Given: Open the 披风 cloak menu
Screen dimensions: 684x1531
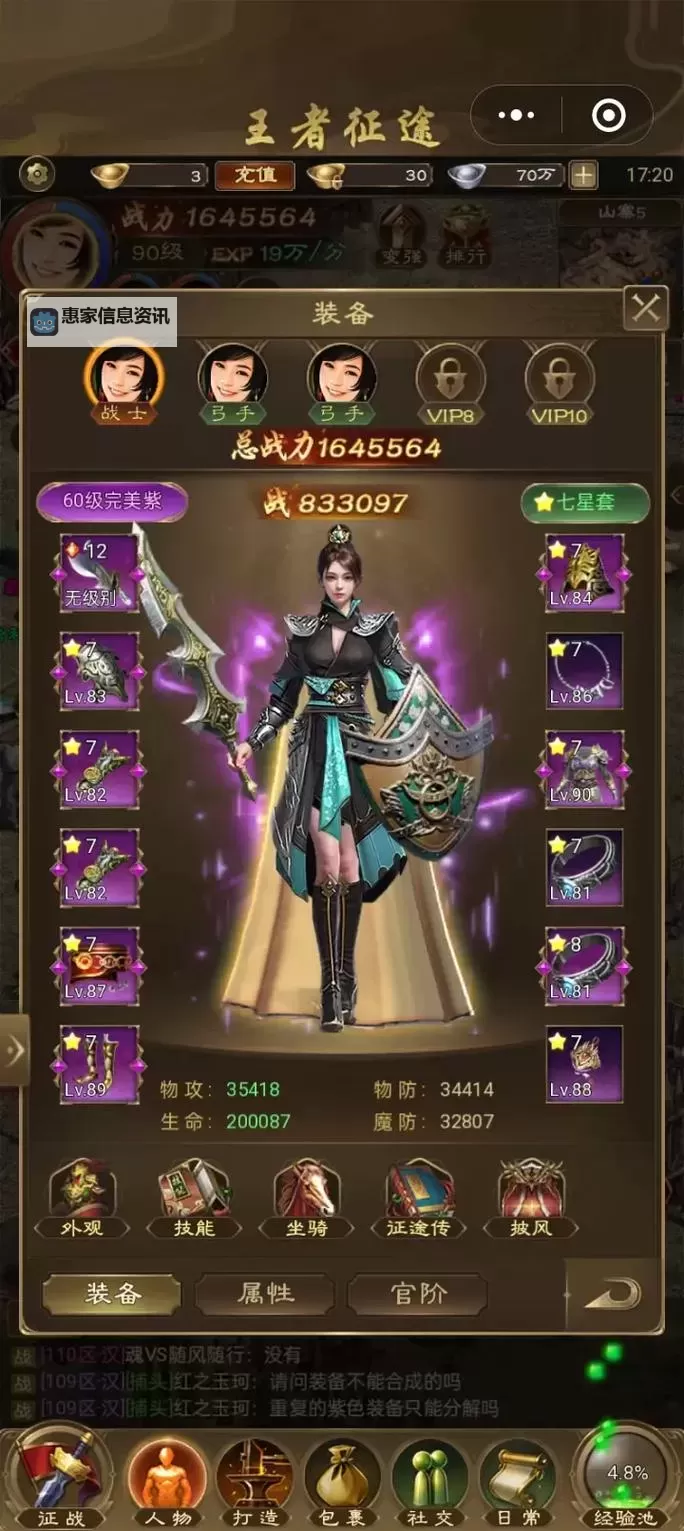Looking at the screenshot, I should click(x=531, y=1199).
